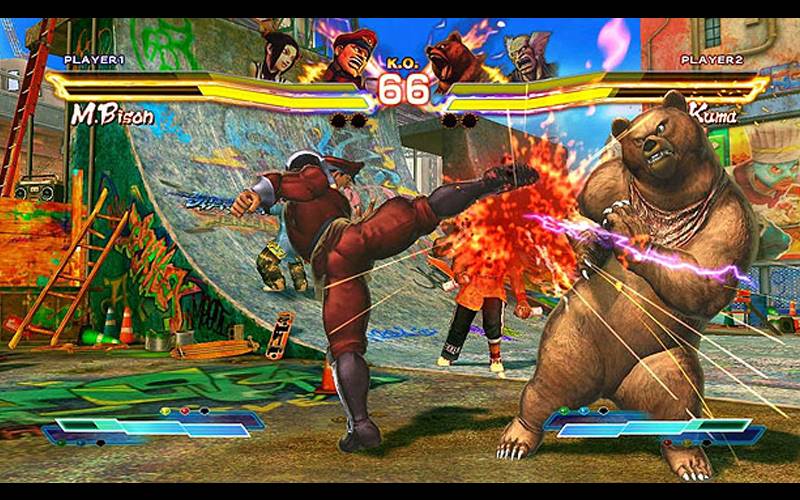Select the Juri partner portrait

pyautogui.click(x=279, y=56)
